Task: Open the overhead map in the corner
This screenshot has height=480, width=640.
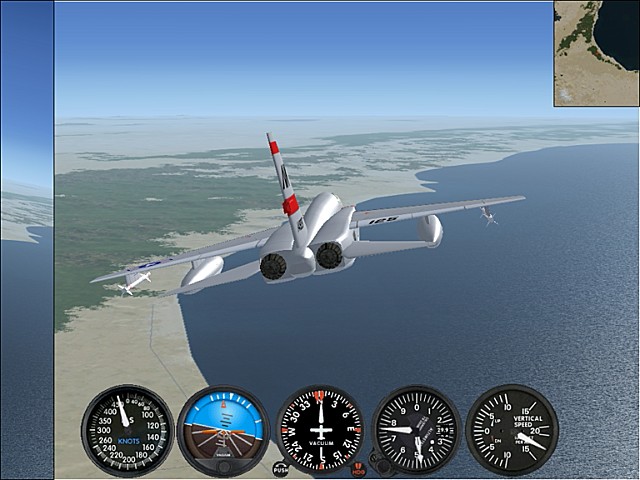Action: (x=596, y=53)
